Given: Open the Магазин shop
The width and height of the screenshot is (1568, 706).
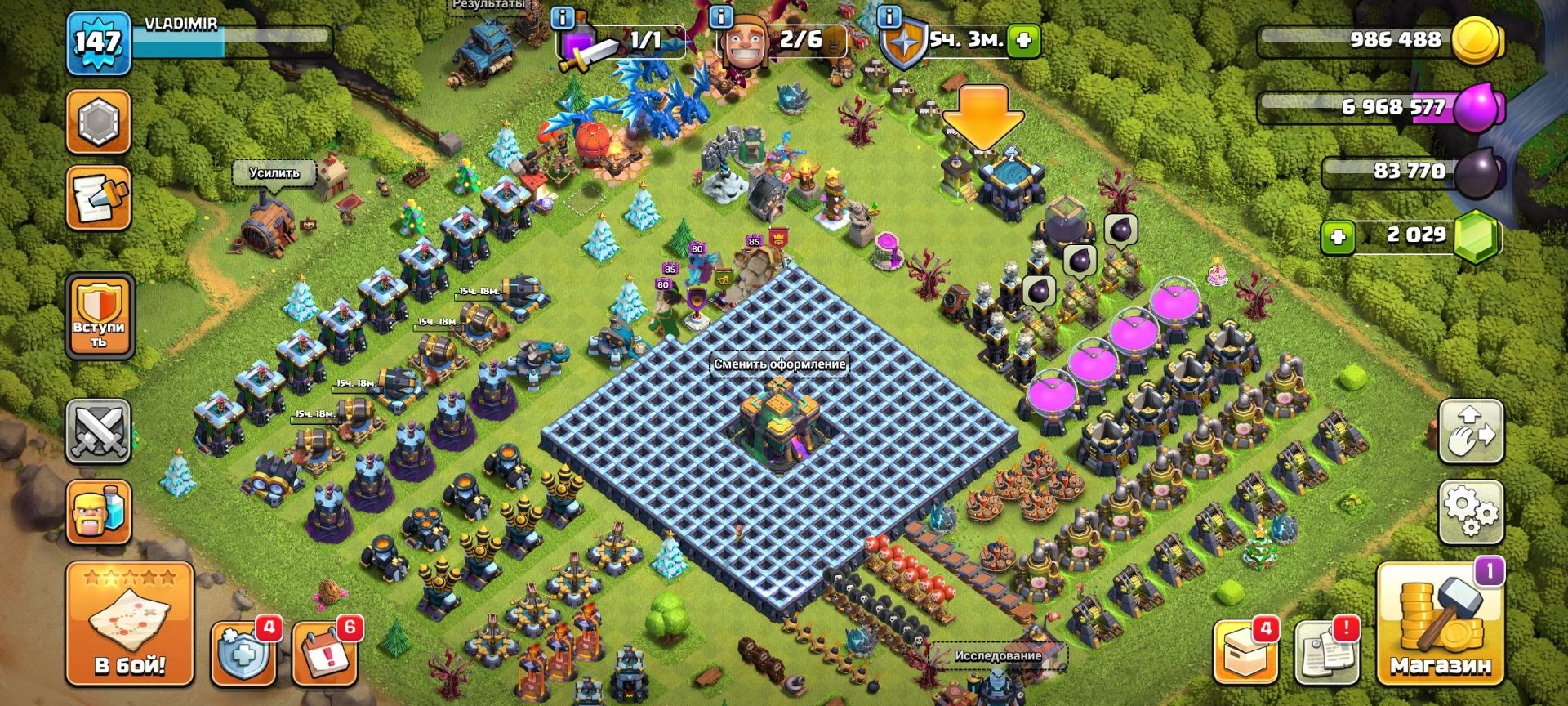Looking at the screenshot, I should [x=1440, y=625].
